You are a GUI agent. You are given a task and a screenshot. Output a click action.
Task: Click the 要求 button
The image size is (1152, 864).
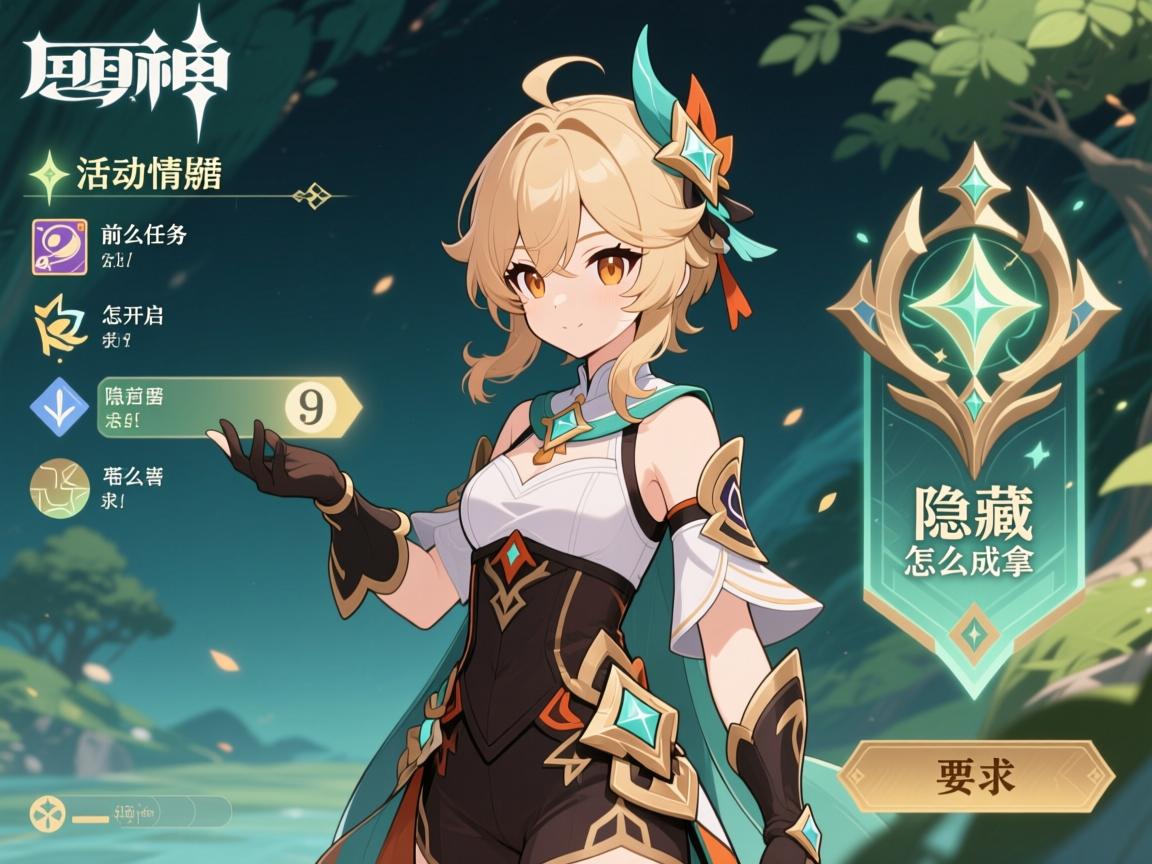(975, 776)
